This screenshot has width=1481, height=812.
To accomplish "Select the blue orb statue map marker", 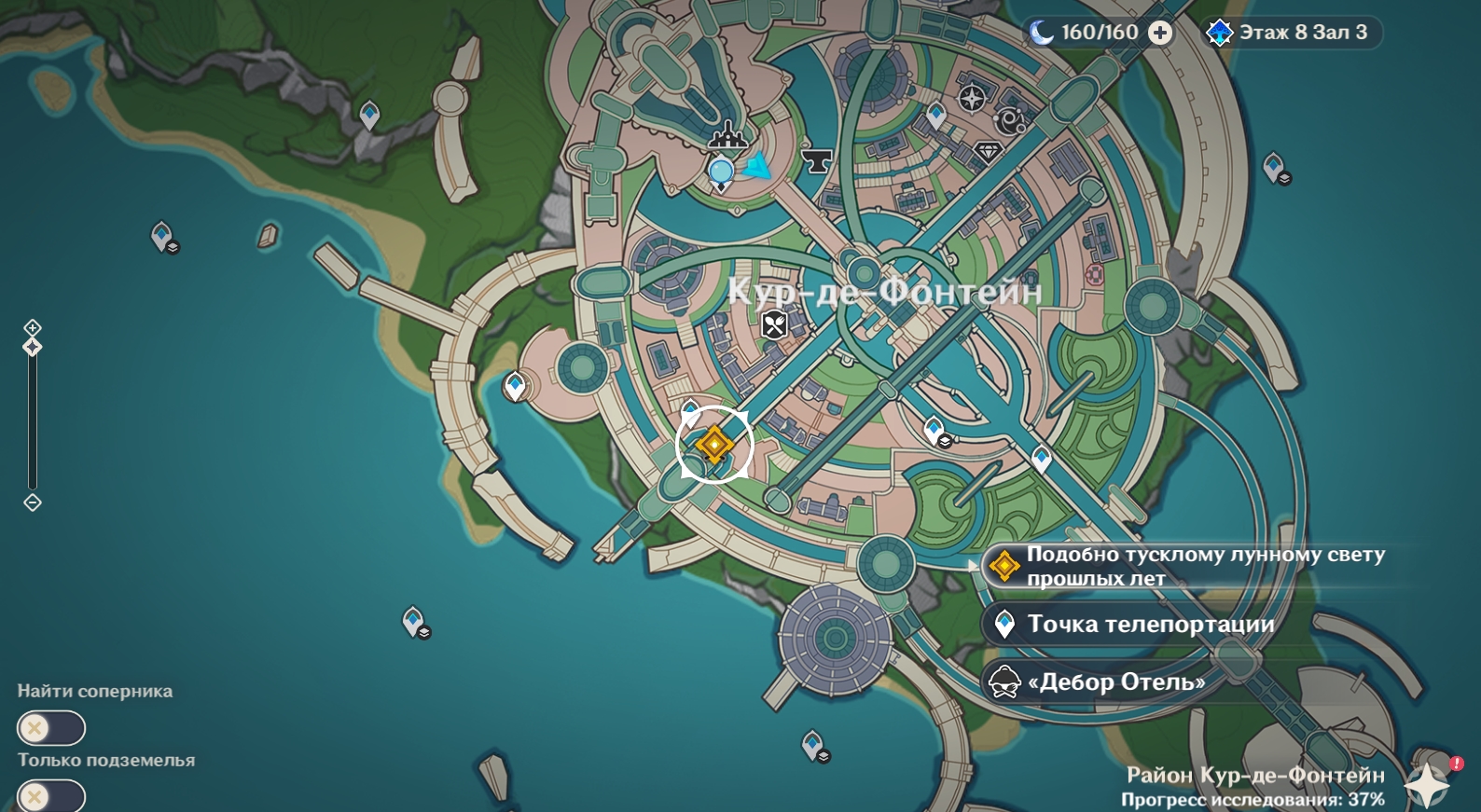I will click(721, 172).
